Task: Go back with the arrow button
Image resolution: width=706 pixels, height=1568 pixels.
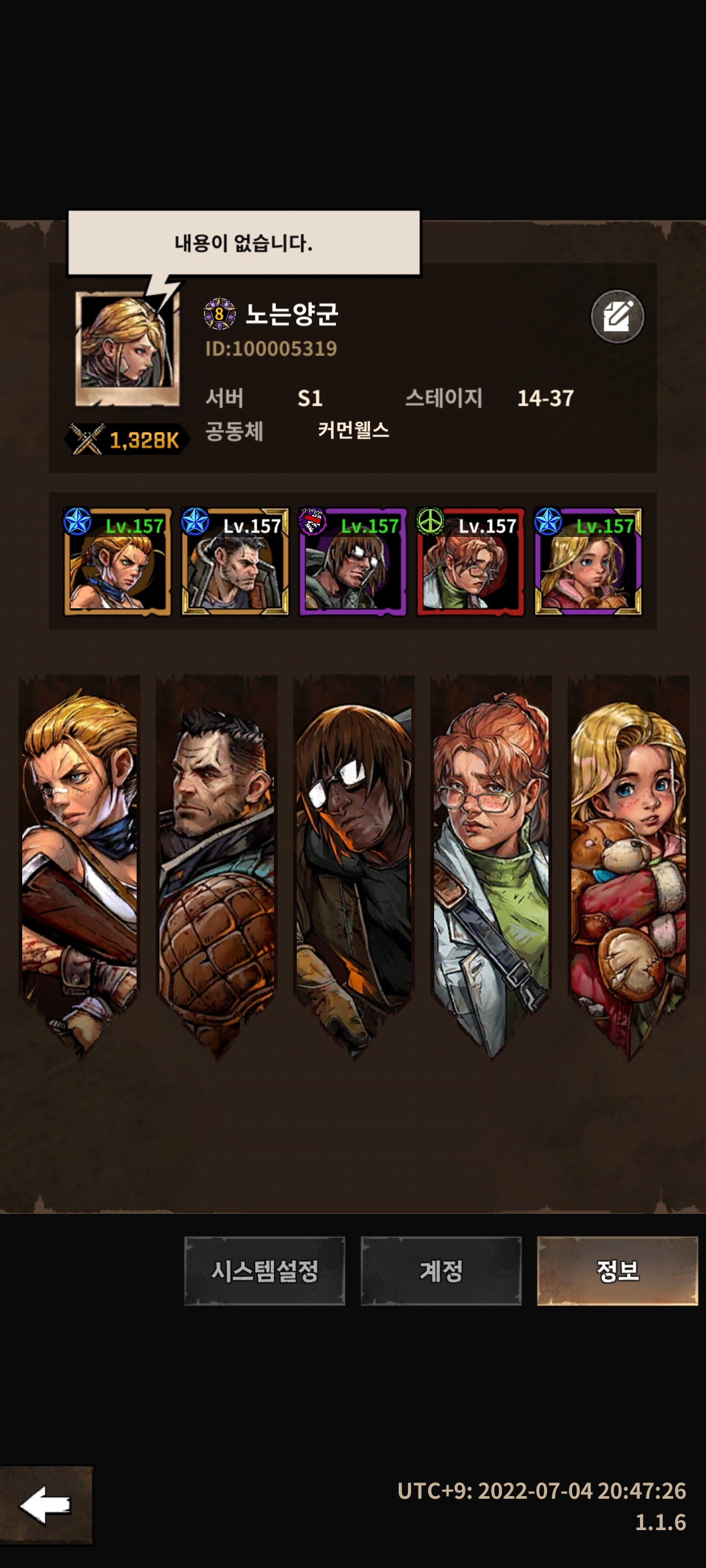Action: pyautogui.click(x=46, y=1505)
